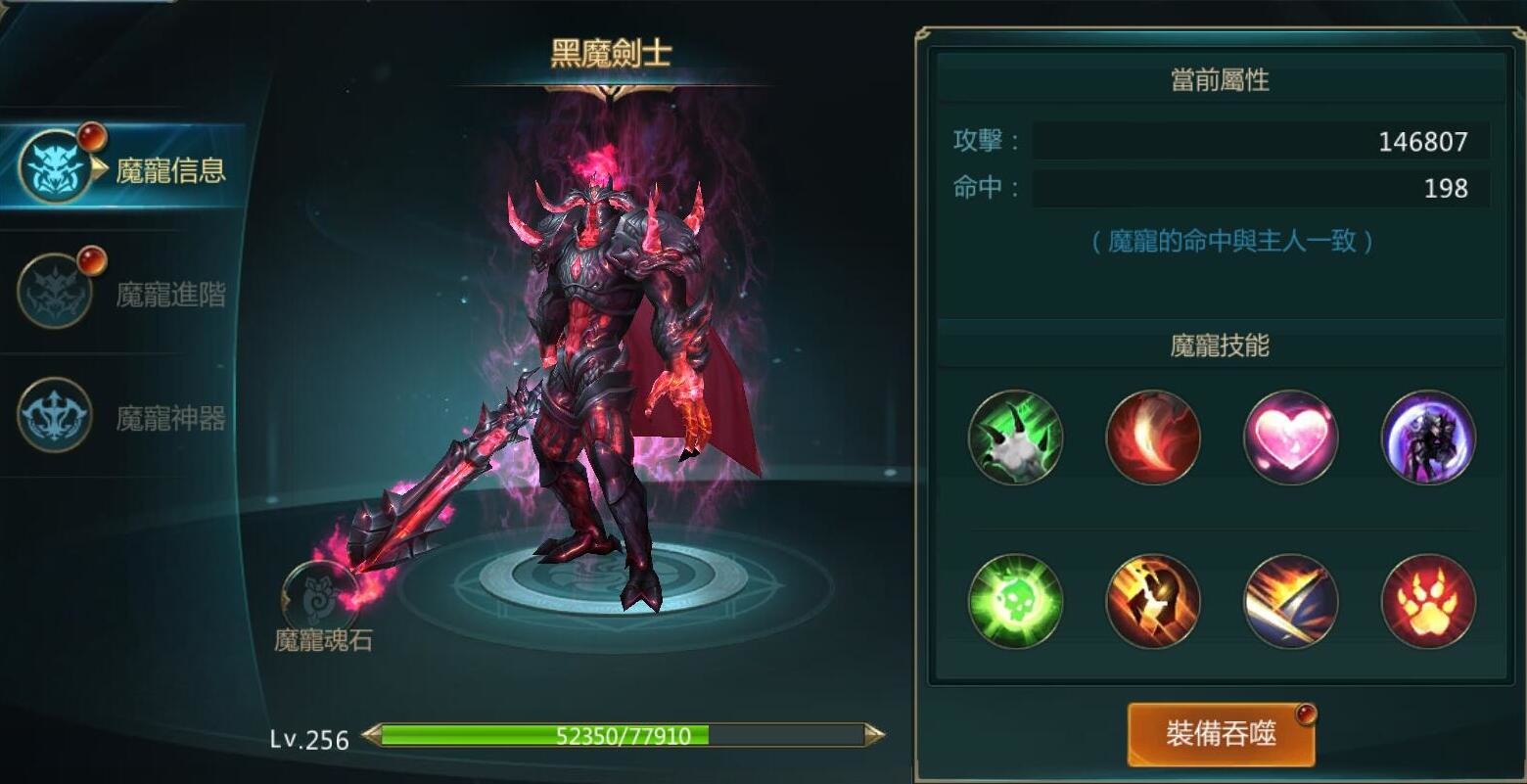Inspect the purple warrior skill icon
Screen dimensions: 1527x784
click(1427, 438)
